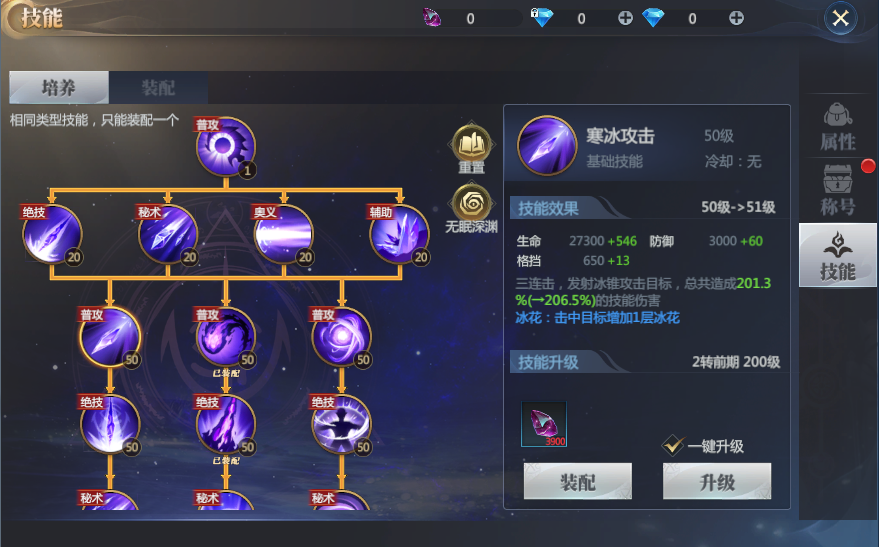The height and width of the screenshot is (547, 879).
Task: Select the 奥义 beam skill node
Action: (283, 234)
